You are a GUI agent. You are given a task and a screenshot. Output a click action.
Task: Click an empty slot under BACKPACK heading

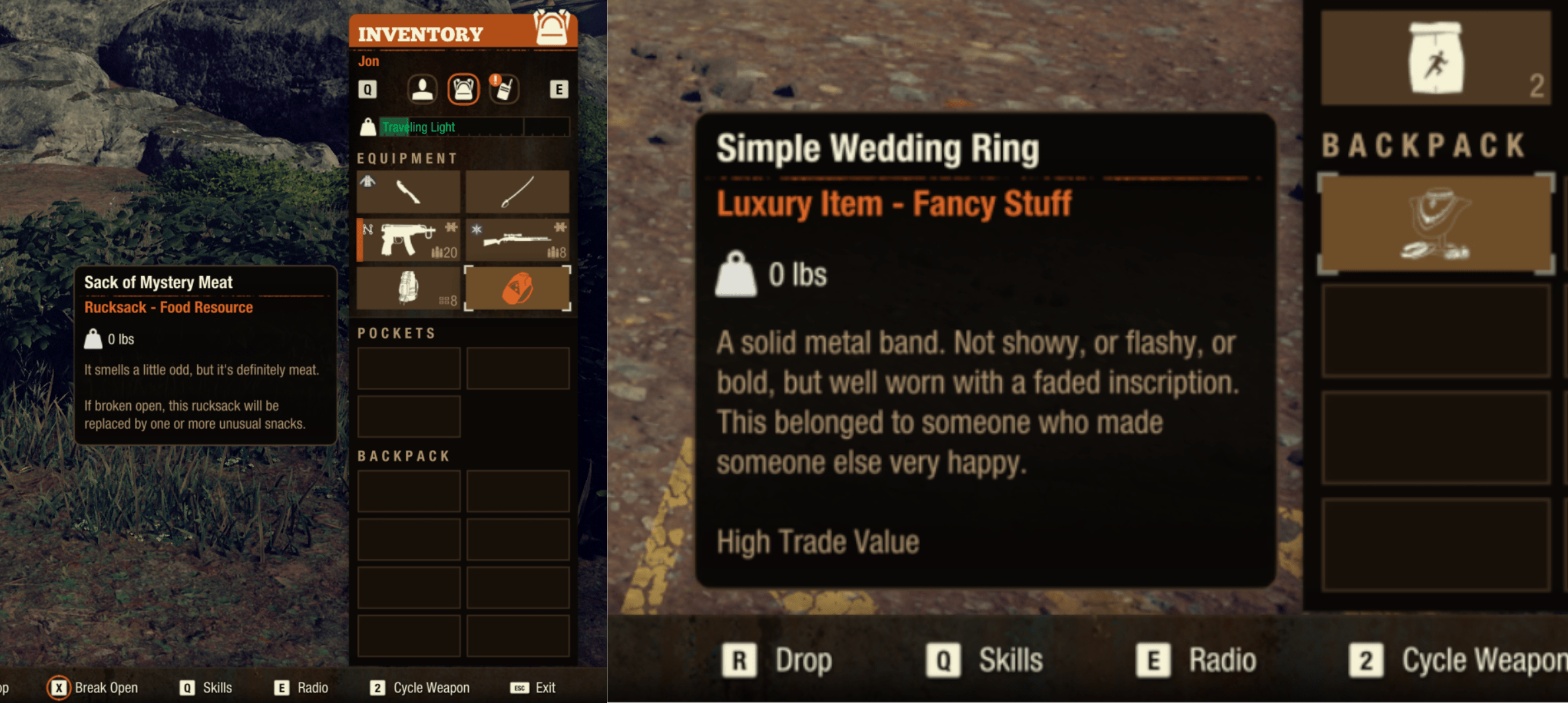pyautogui.click(x=408, y=491)
